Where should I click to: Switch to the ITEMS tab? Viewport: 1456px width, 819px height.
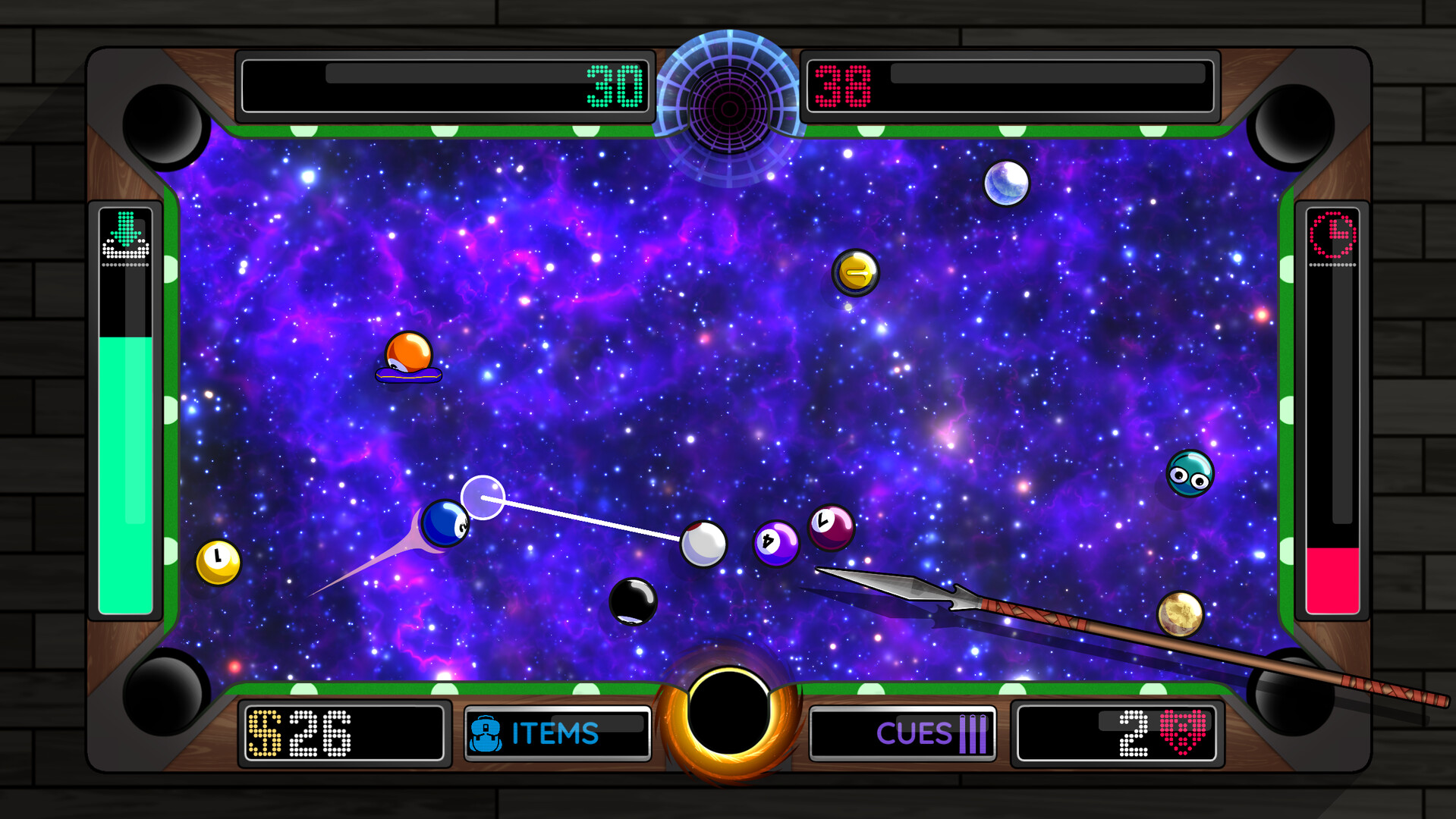click(554, 733)
